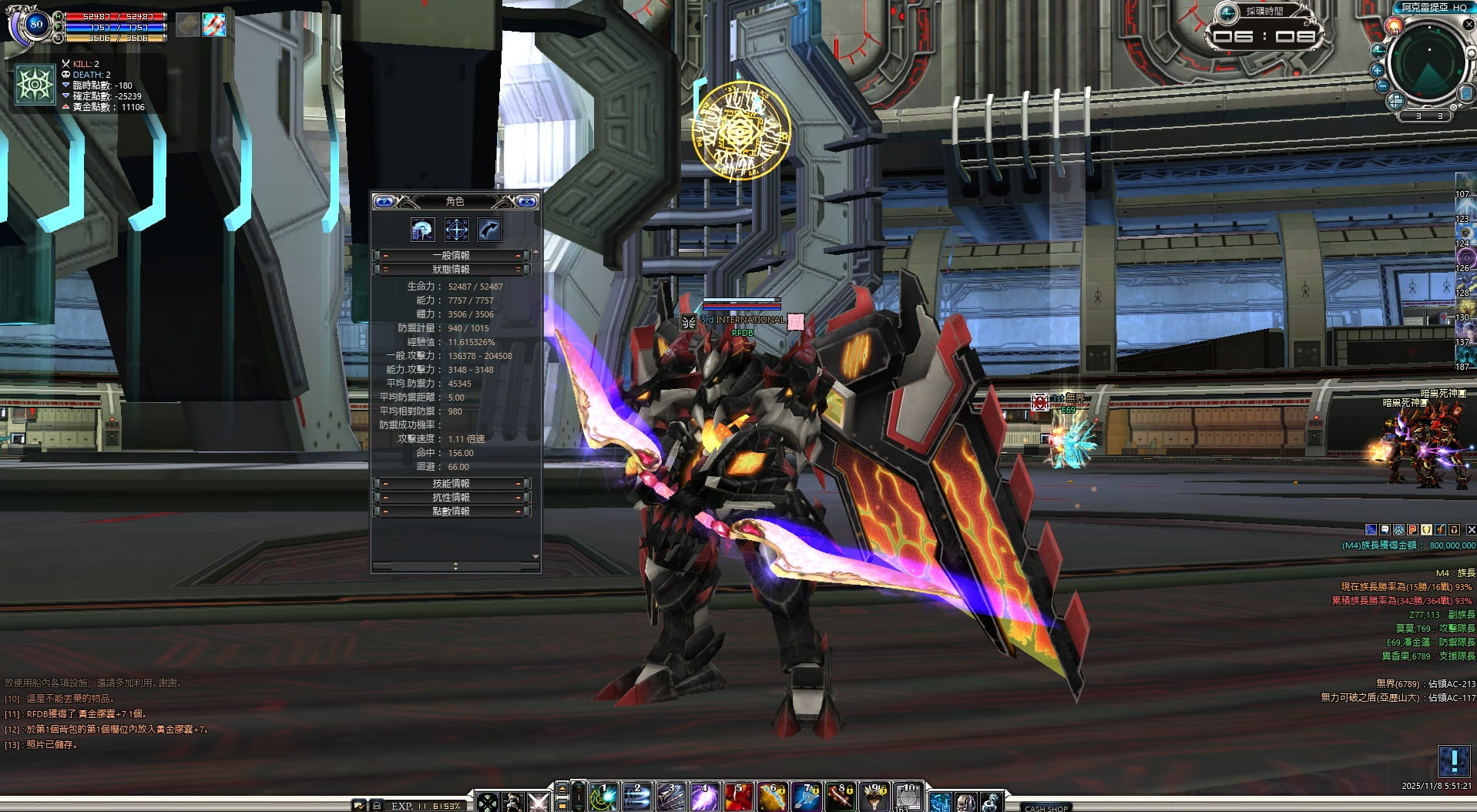Viewport: 1477px width, 812px height.
Task: Use the red flame skill in slot 5
Action: [738, 797]
